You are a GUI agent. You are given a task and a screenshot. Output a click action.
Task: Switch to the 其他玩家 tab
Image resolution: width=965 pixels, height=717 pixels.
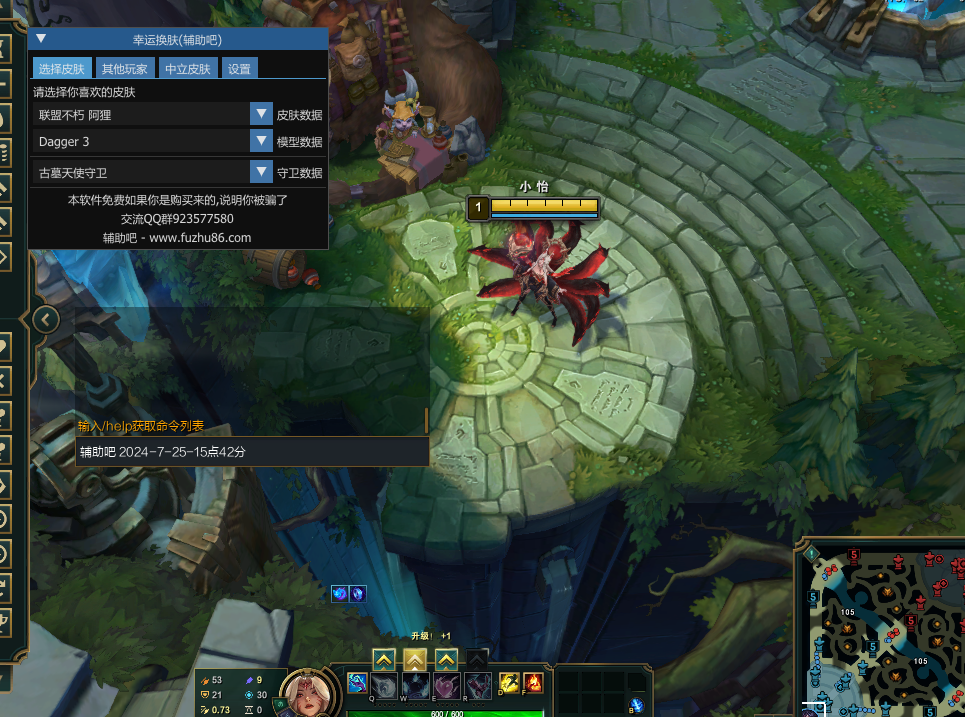tap(124, 69)
